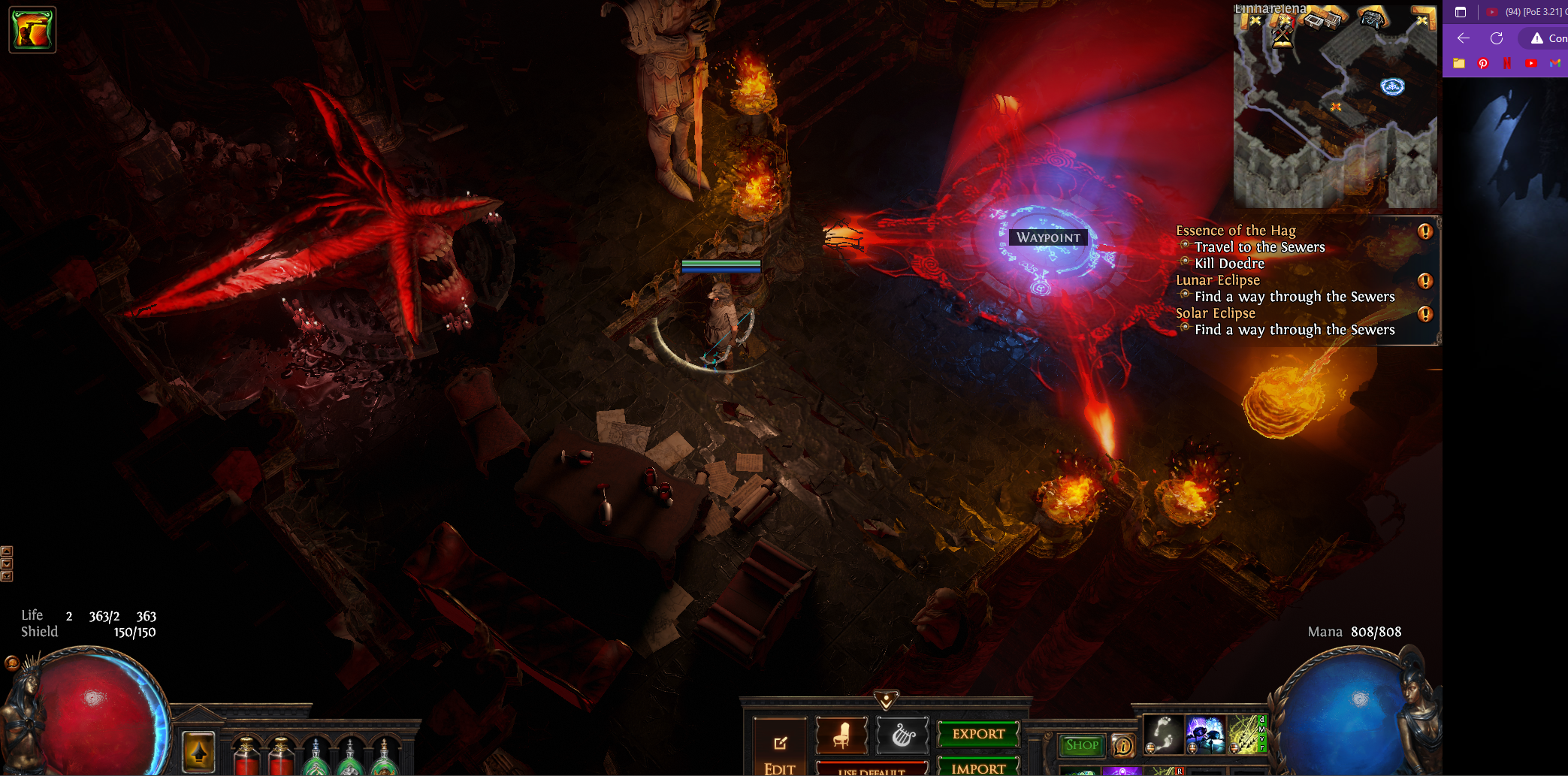Open the Pinterest bookmark
This screenshot has height=776, width=1568.
1483,63
